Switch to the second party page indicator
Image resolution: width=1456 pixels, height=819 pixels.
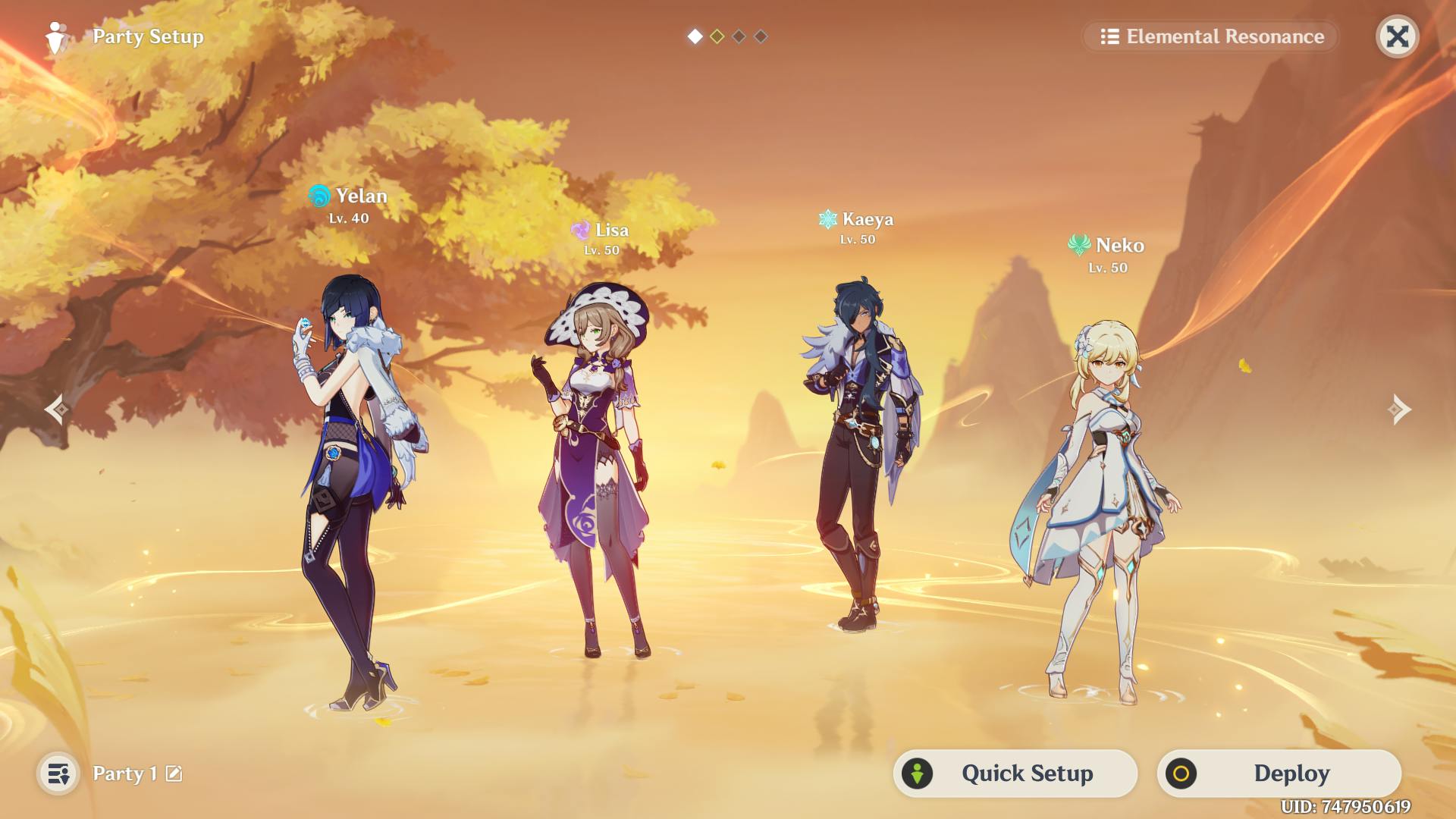(717, 36)
